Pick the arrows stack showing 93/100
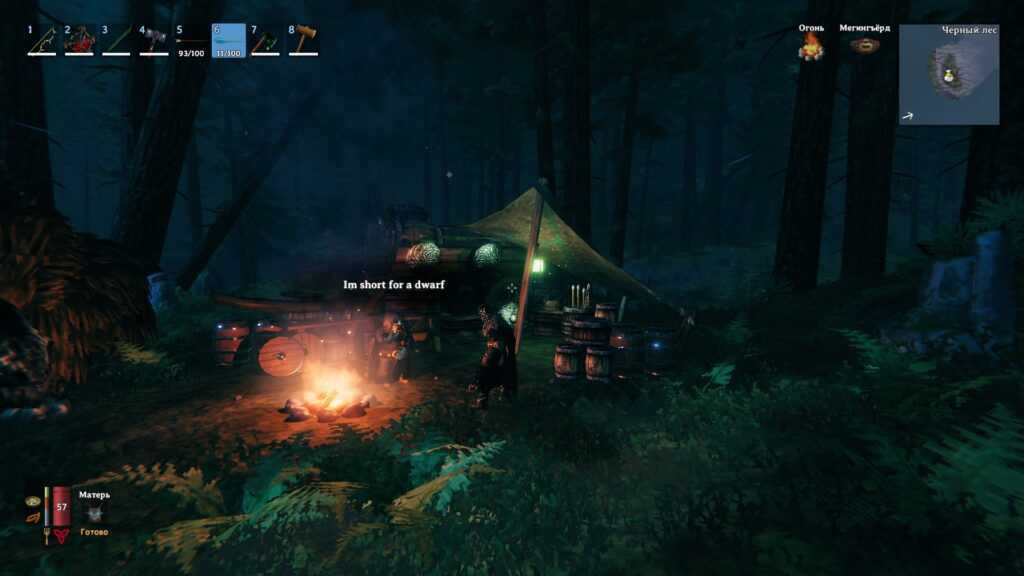 click(x=190, y=41)
